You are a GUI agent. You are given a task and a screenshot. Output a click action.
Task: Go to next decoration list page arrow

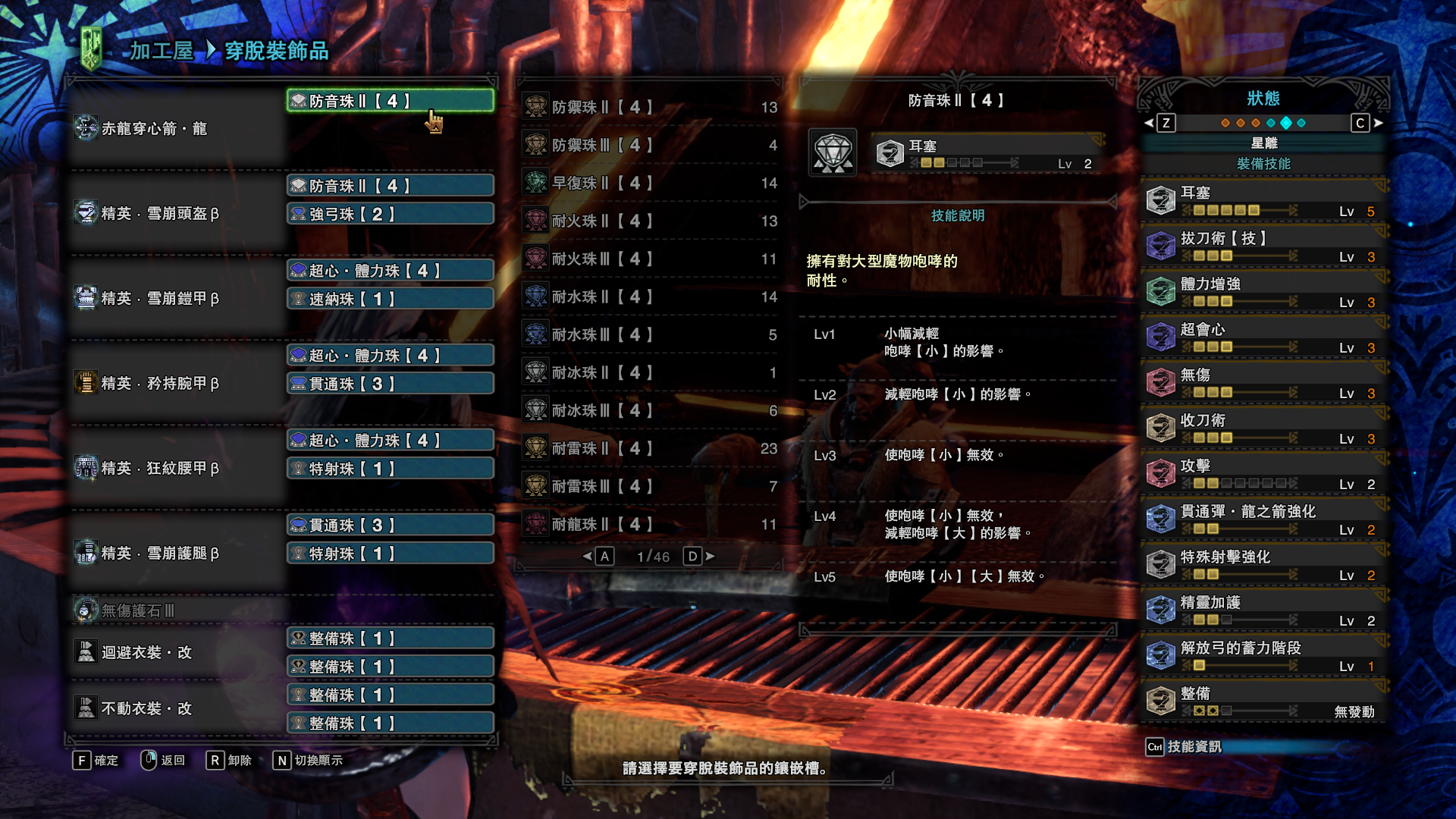coord(710,557)
